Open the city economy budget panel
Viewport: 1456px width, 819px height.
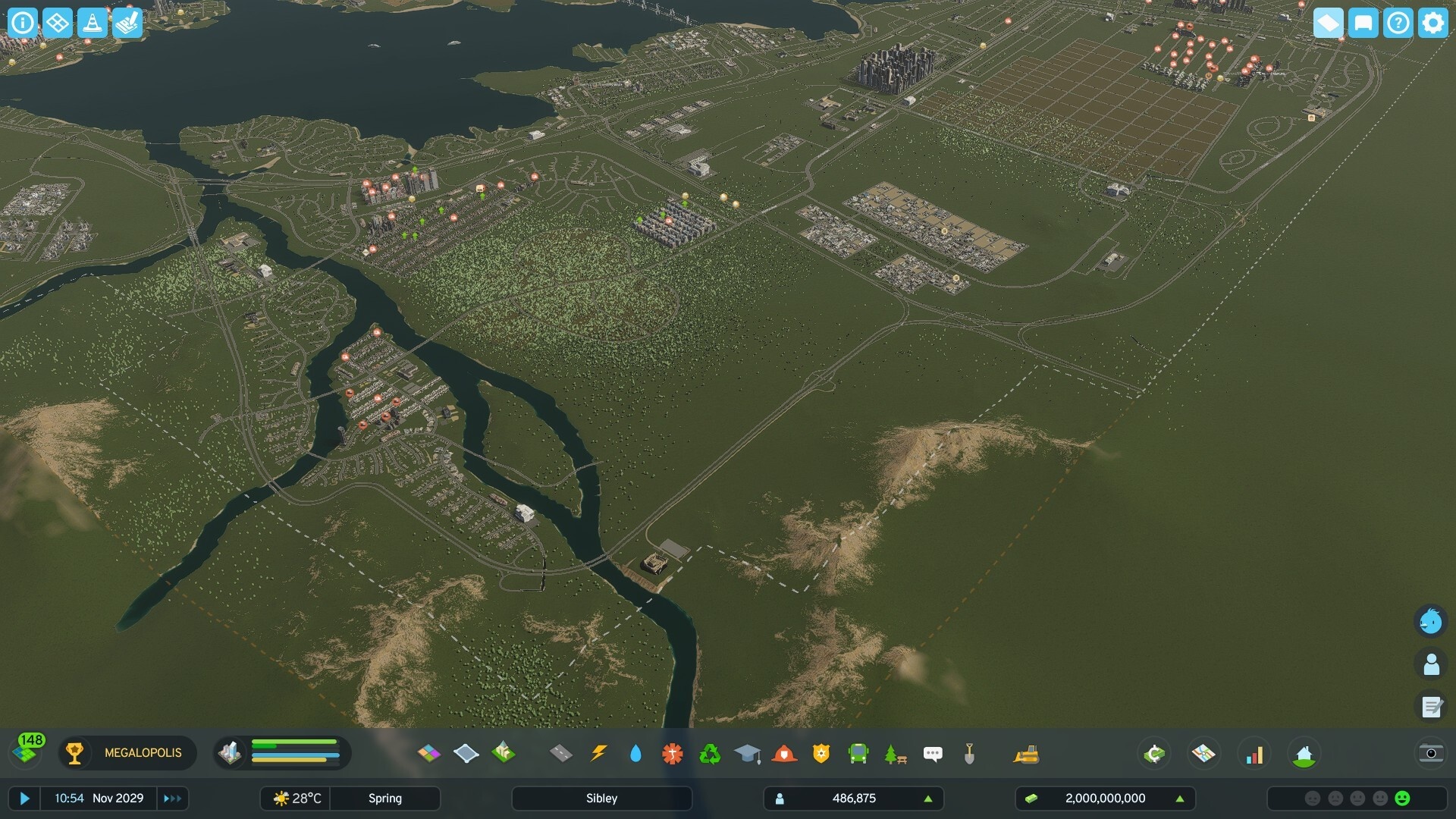pyautogui.click(x=1154, y=754)
